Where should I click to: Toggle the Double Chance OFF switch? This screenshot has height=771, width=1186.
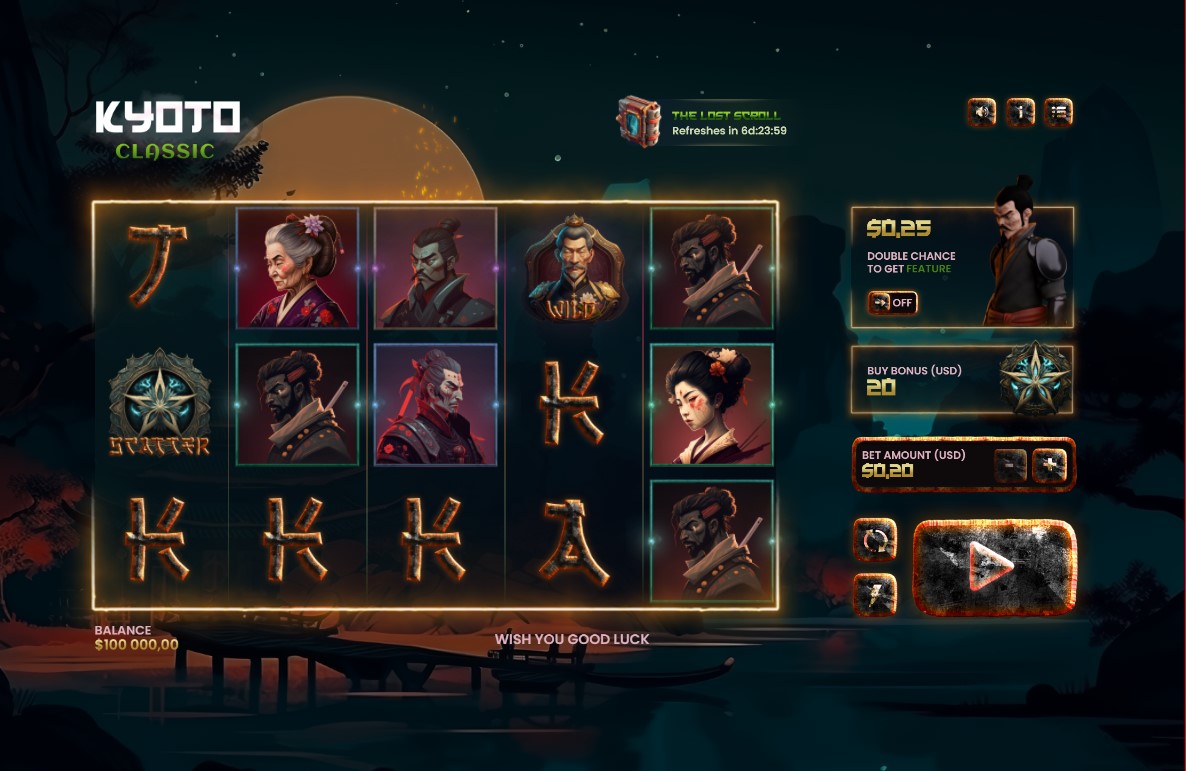click(x=892, y=302)
